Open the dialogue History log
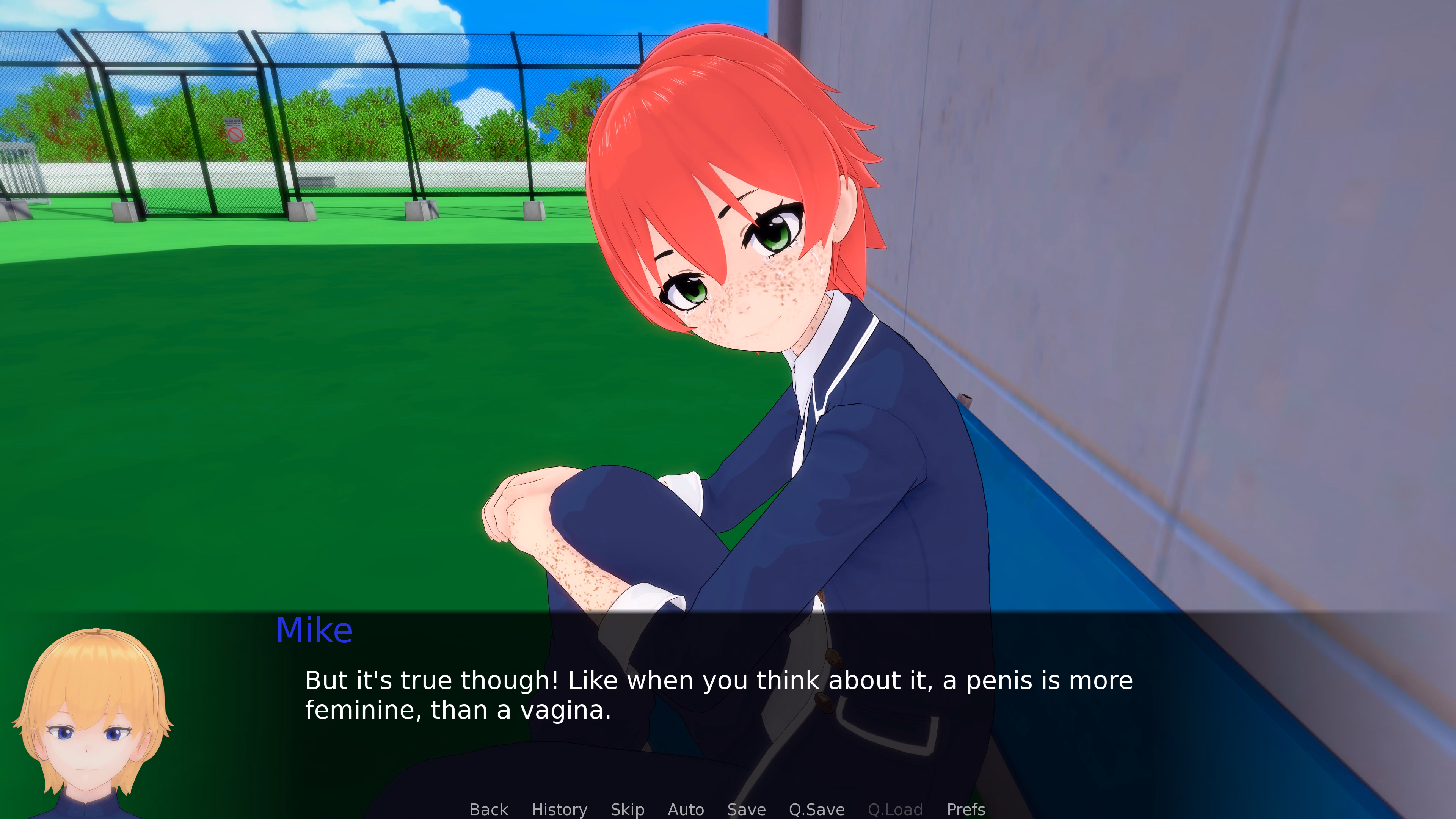1456x819 pixels. (x=559, y=809)
